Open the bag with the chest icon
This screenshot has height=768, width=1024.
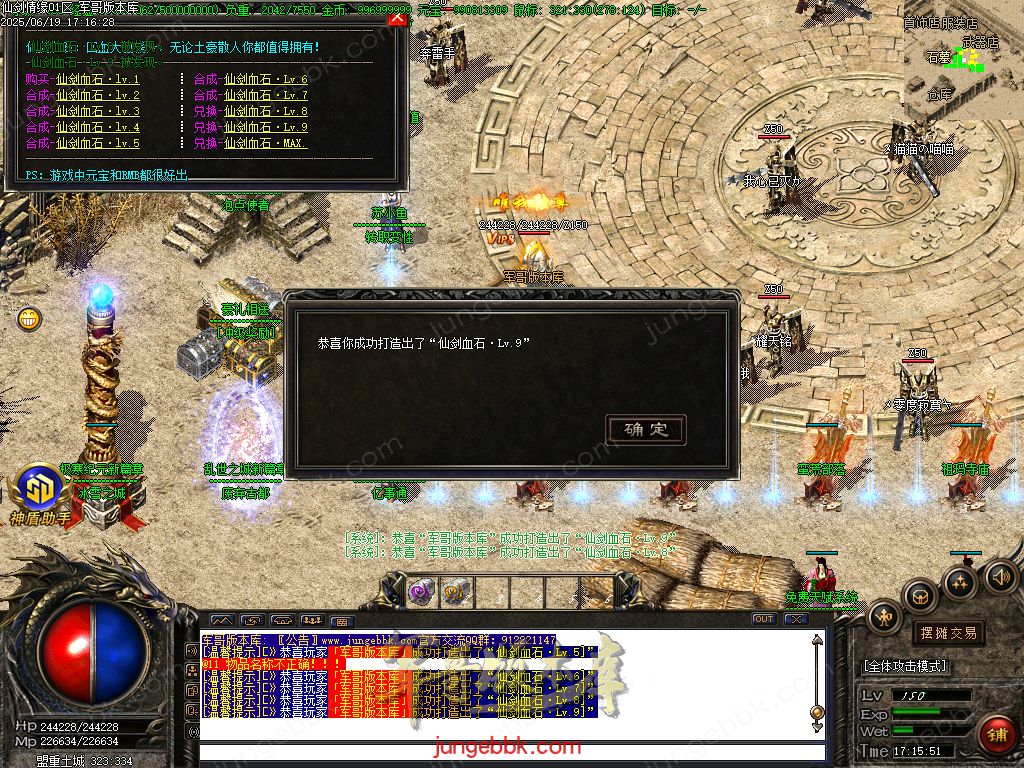920,597
